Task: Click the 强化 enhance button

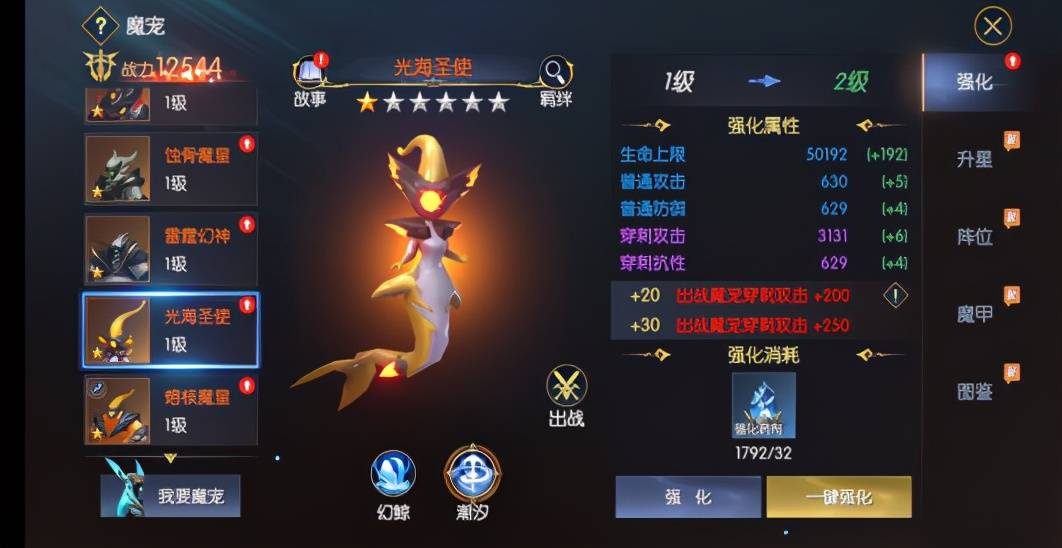Action: click(x=687, y=497)
